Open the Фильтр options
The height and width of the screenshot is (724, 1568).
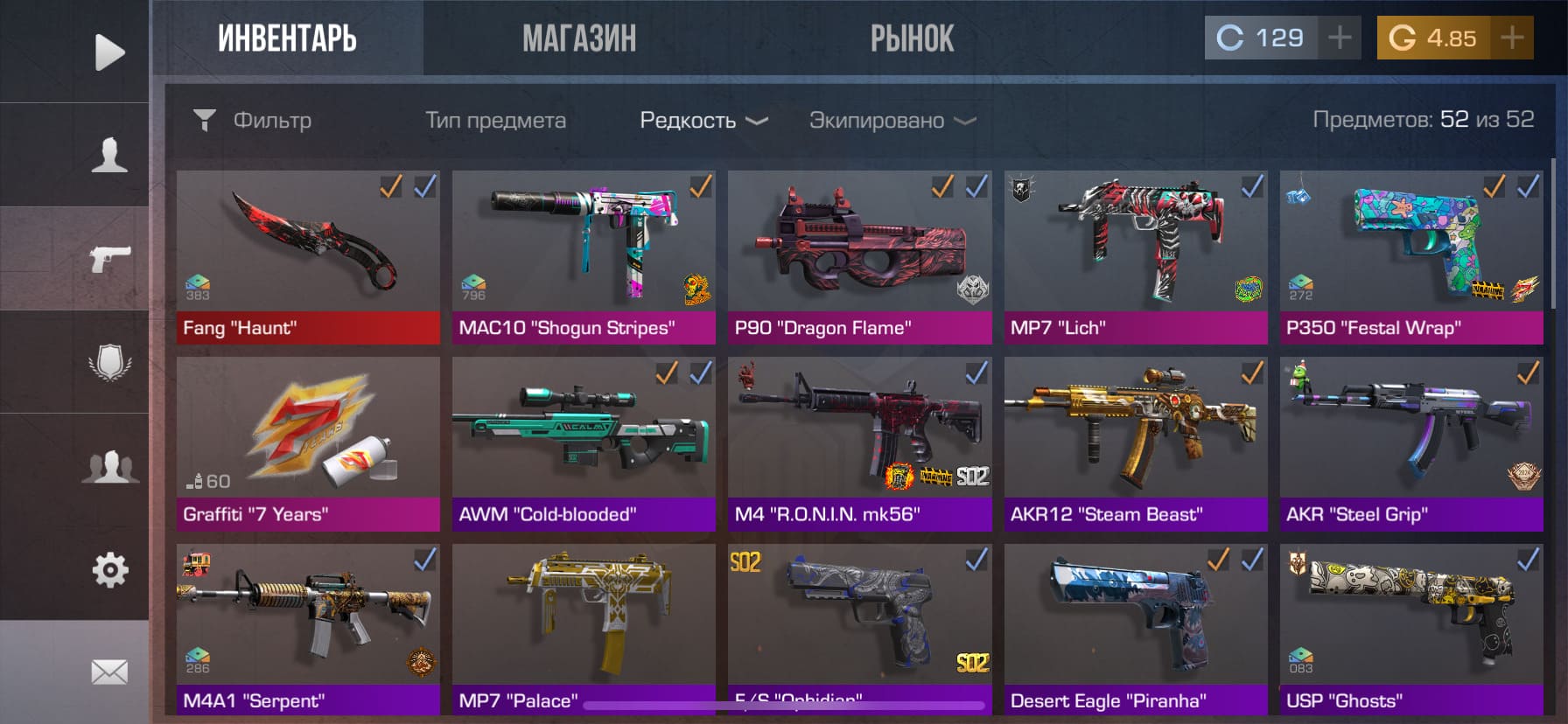[x=254, y=120]
